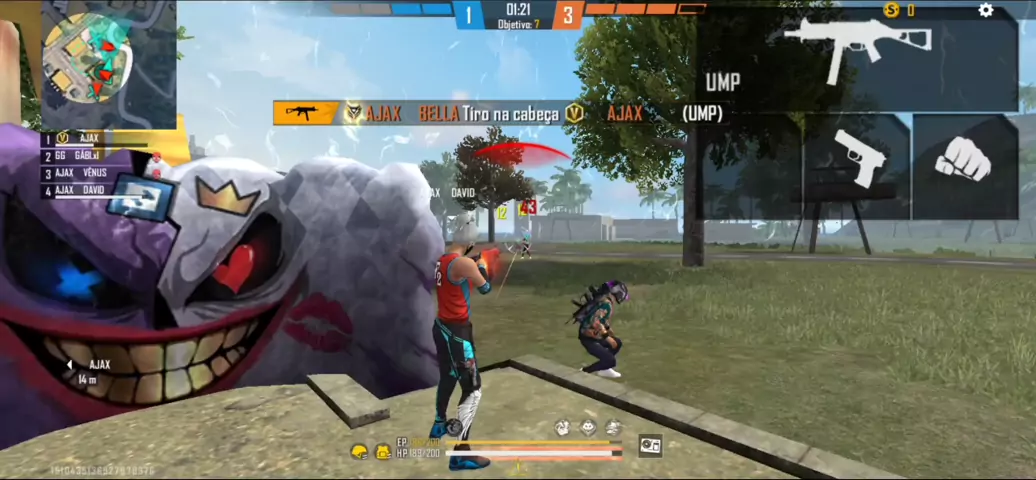This screenshot has height=480, width=1036.
Task: Tap the yellow vest armor icon
Action: click(x=381, y=452)
